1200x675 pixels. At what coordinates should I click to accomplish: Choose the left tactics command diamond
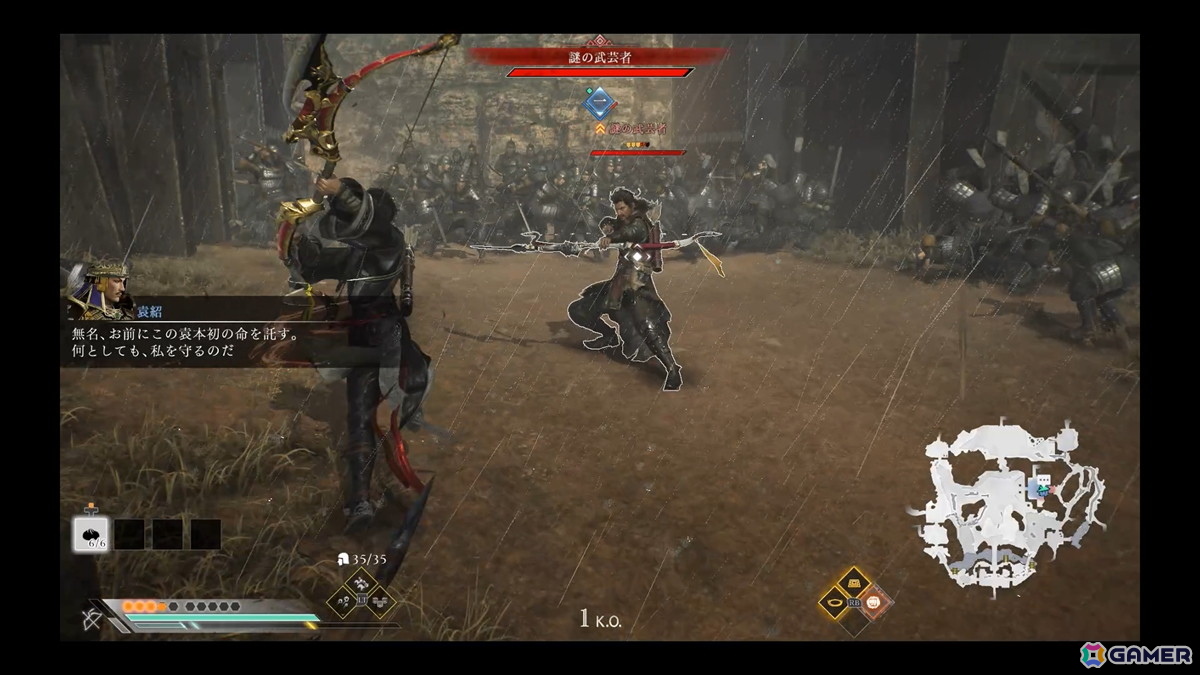pyautogui.click(x=342, y=600)
